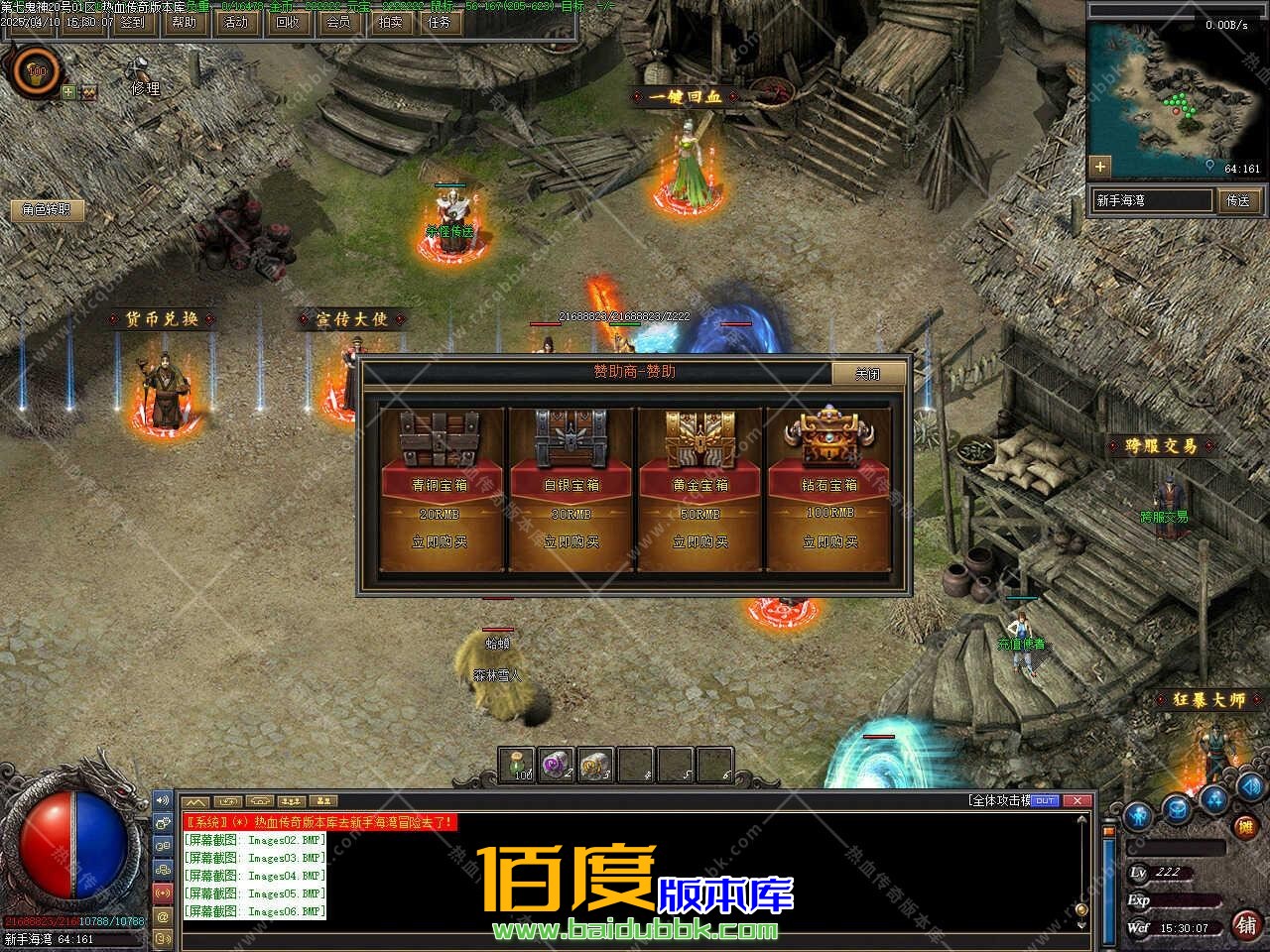Screen dimensions: 1270x952
Task: Click the red X button above the chat box
Action: 1078,800
